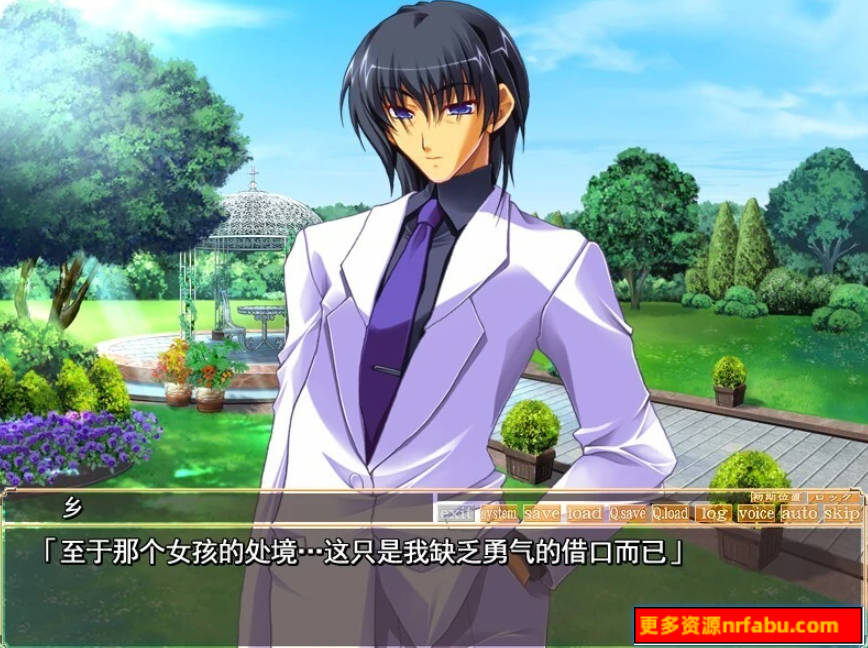Toggle auto text advance
Image resolution: width=868 pixels, height=648 pixels.
click(799, 513)
